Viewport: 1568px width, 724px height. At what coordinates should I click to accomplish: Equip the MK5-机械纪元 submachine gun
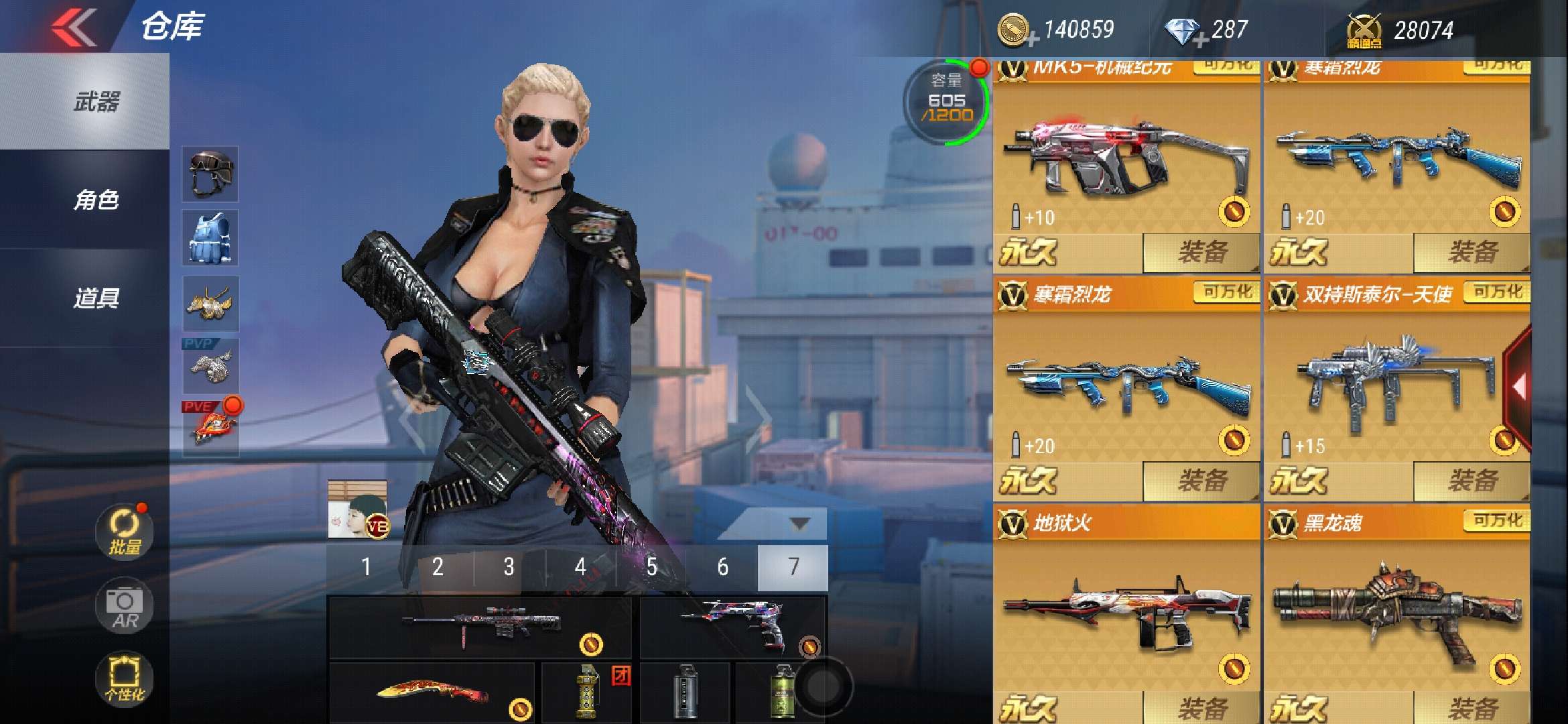coord(1201,253)
